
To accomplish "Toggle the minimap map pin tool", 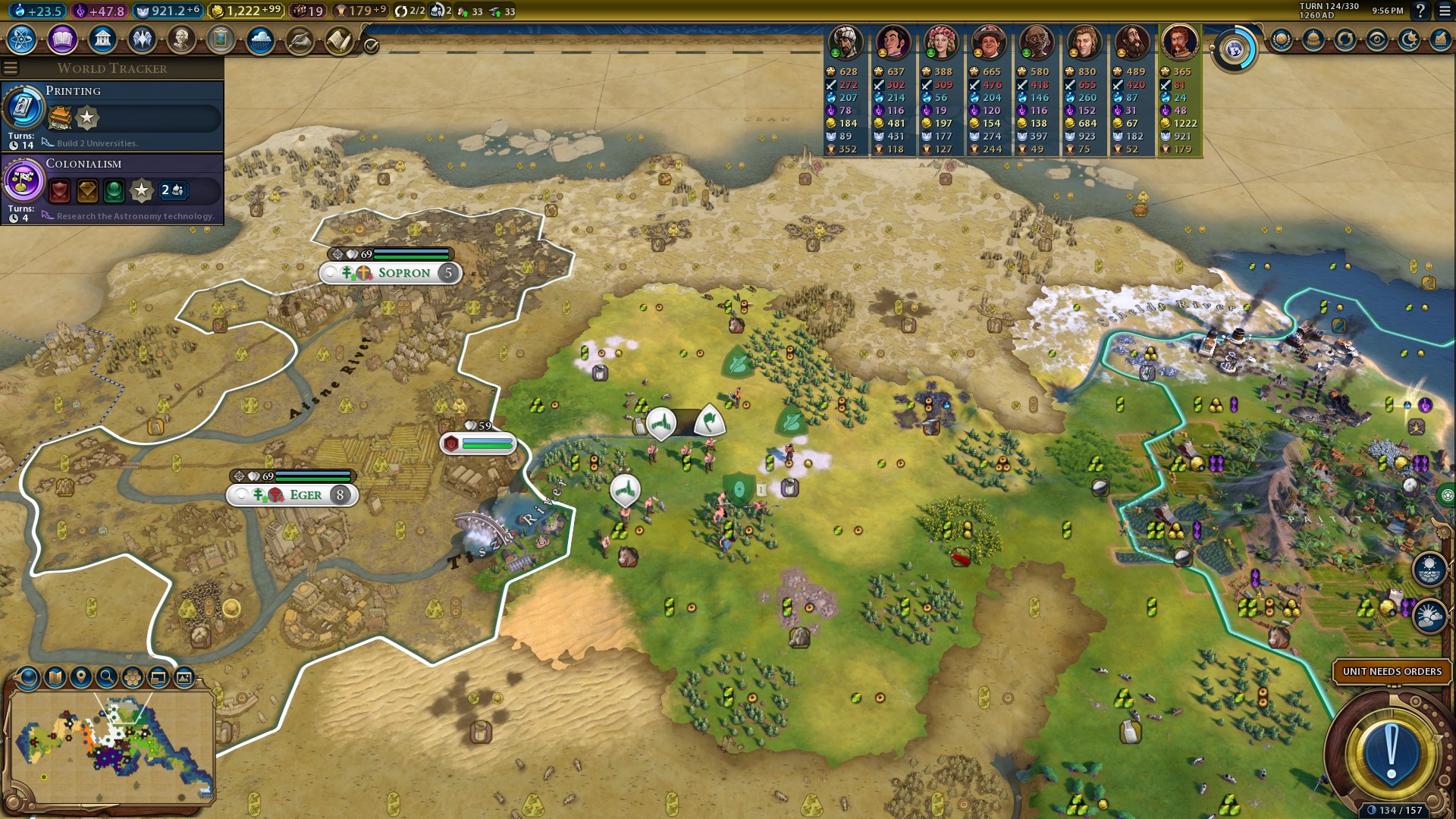I will tap(81, 677).
